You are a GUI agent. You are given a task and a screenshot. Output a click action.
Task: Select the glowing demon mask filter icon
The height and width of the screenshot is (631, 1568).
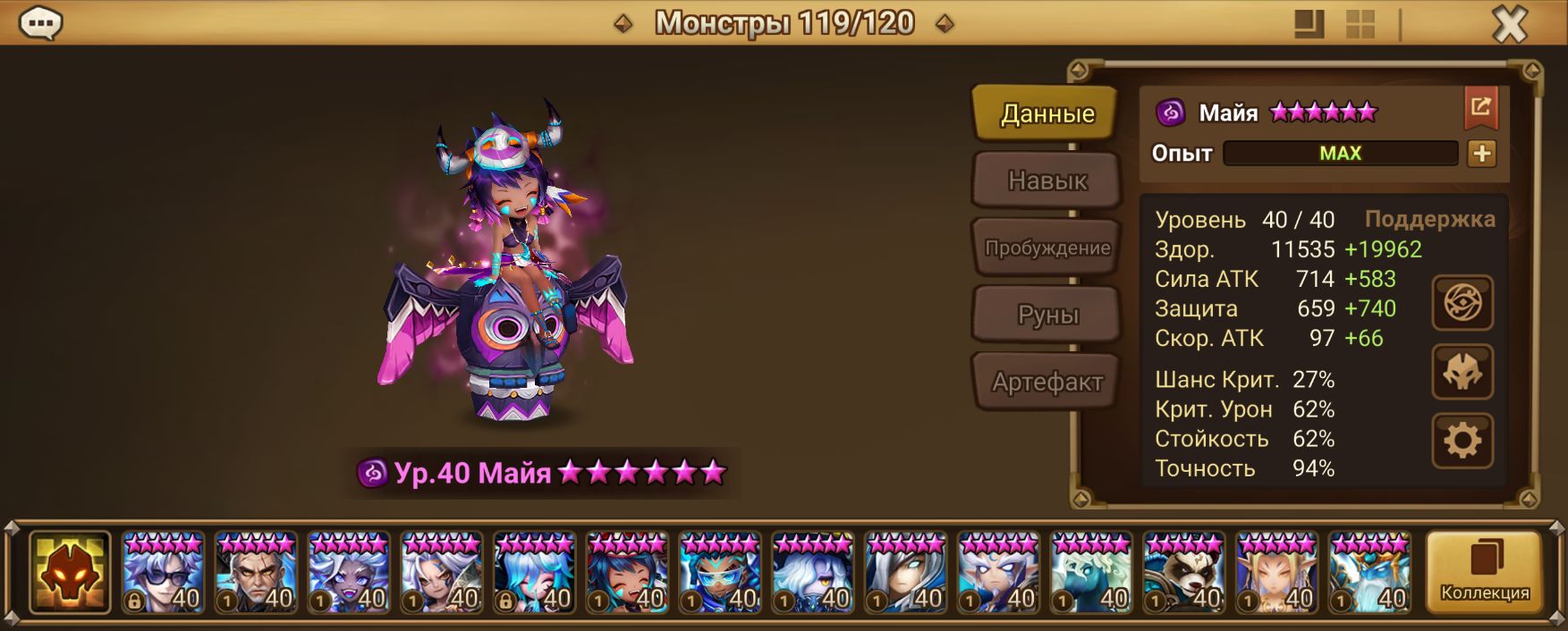tap(70, 573)
